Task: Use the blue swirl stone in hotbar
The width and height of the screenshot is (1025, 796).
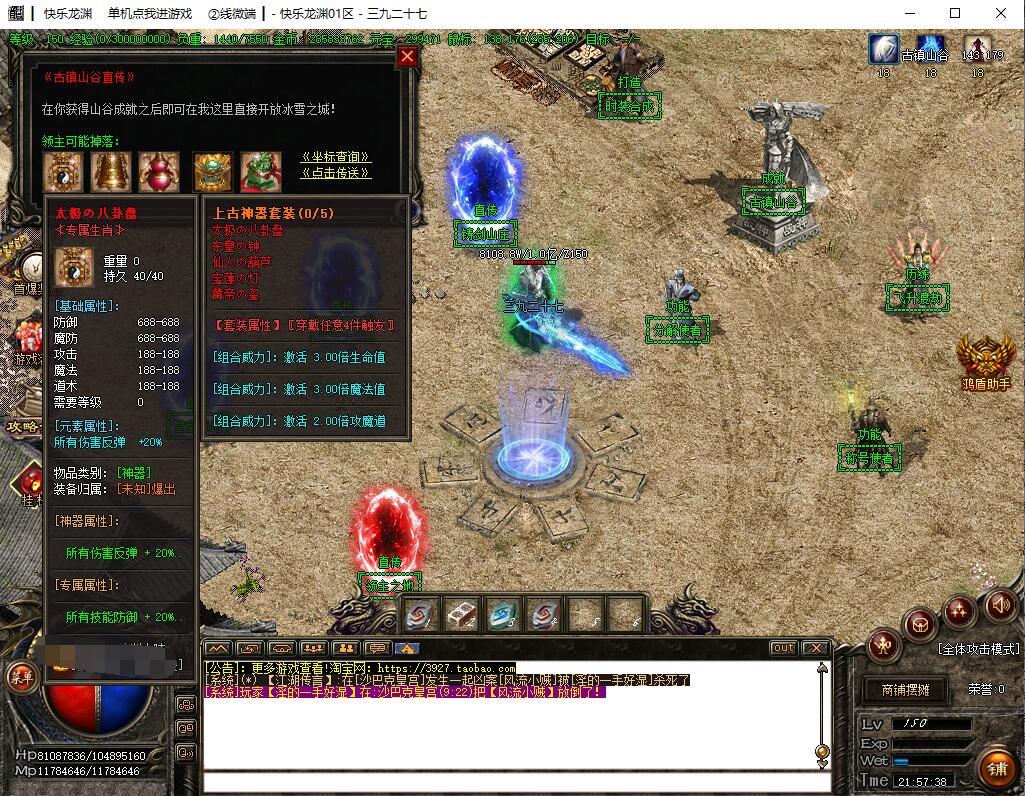Action: tap(502, 614)
